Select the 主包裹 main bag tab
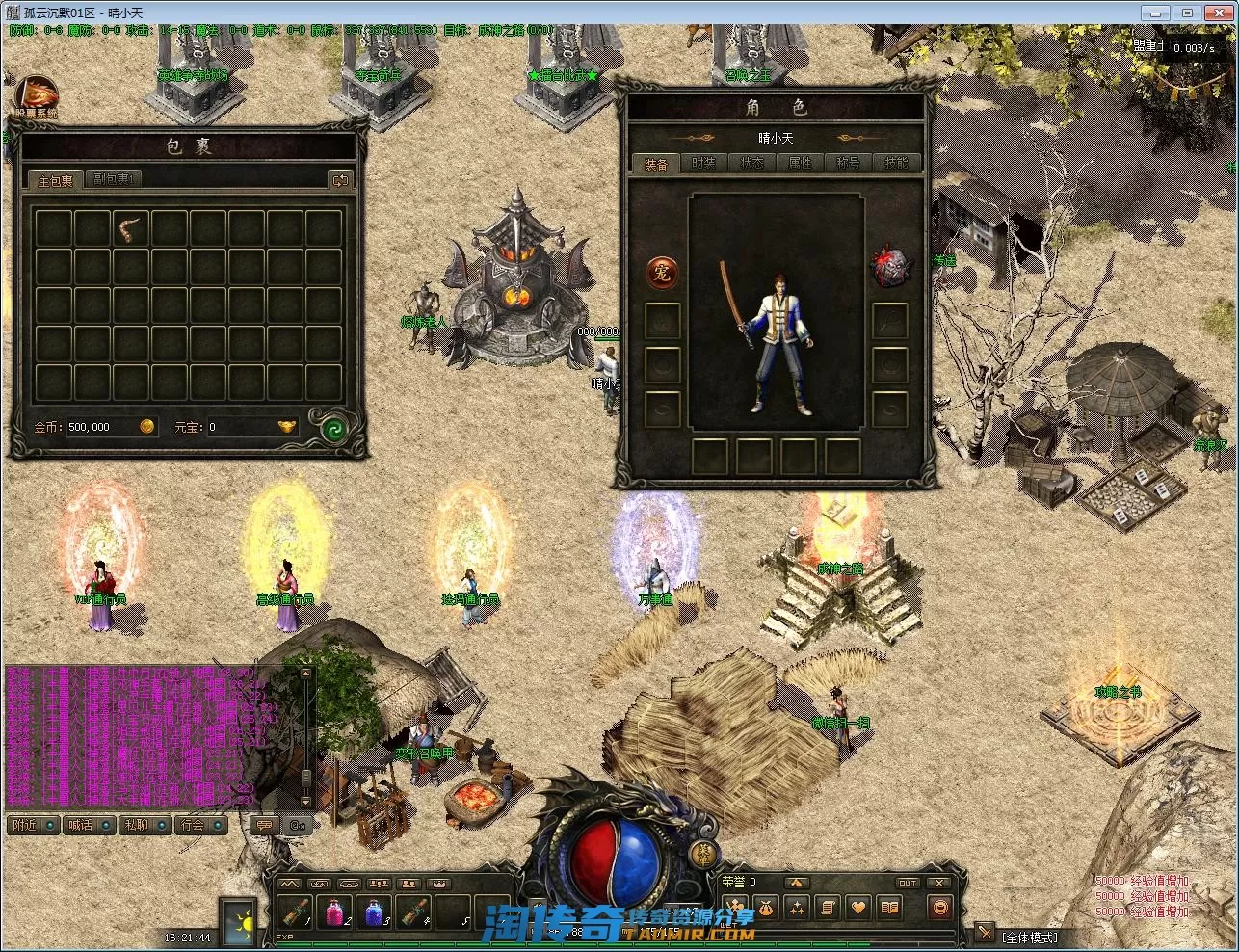The height and width of the screenshot is (952, 1239). pos(55,180)
